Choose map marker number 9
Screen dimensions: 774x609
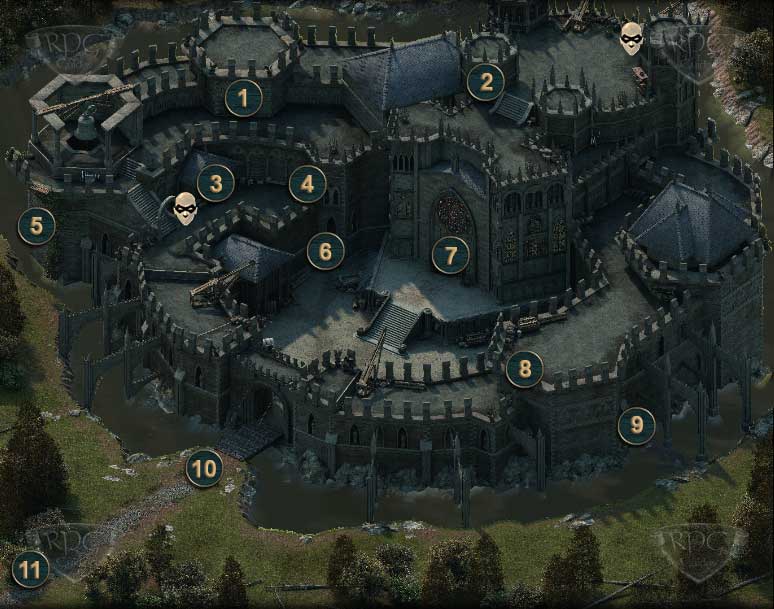(x=637, y=426)
